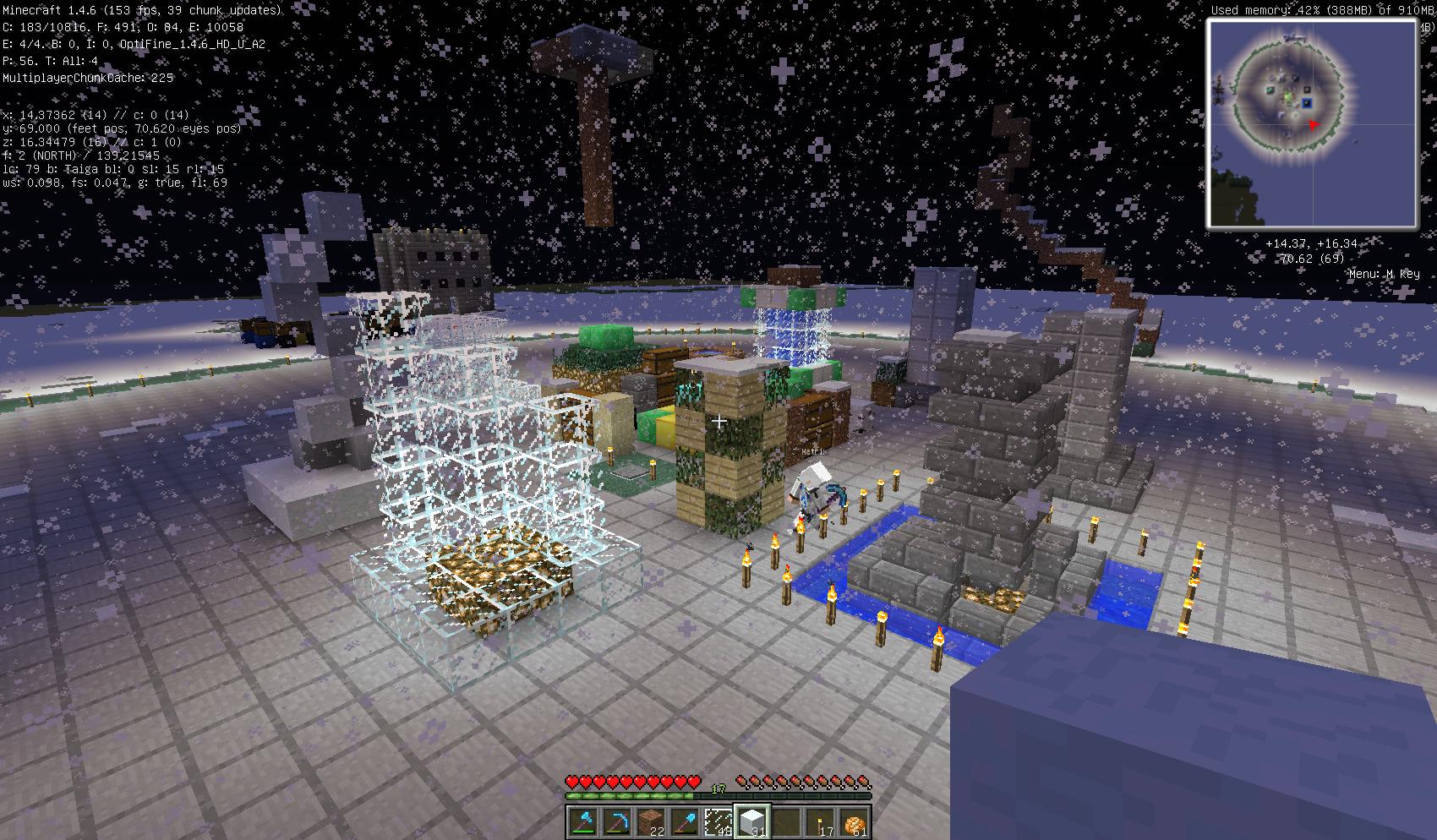Select the white snow block stack
1437x840 pixels.
tap(751, 821)
